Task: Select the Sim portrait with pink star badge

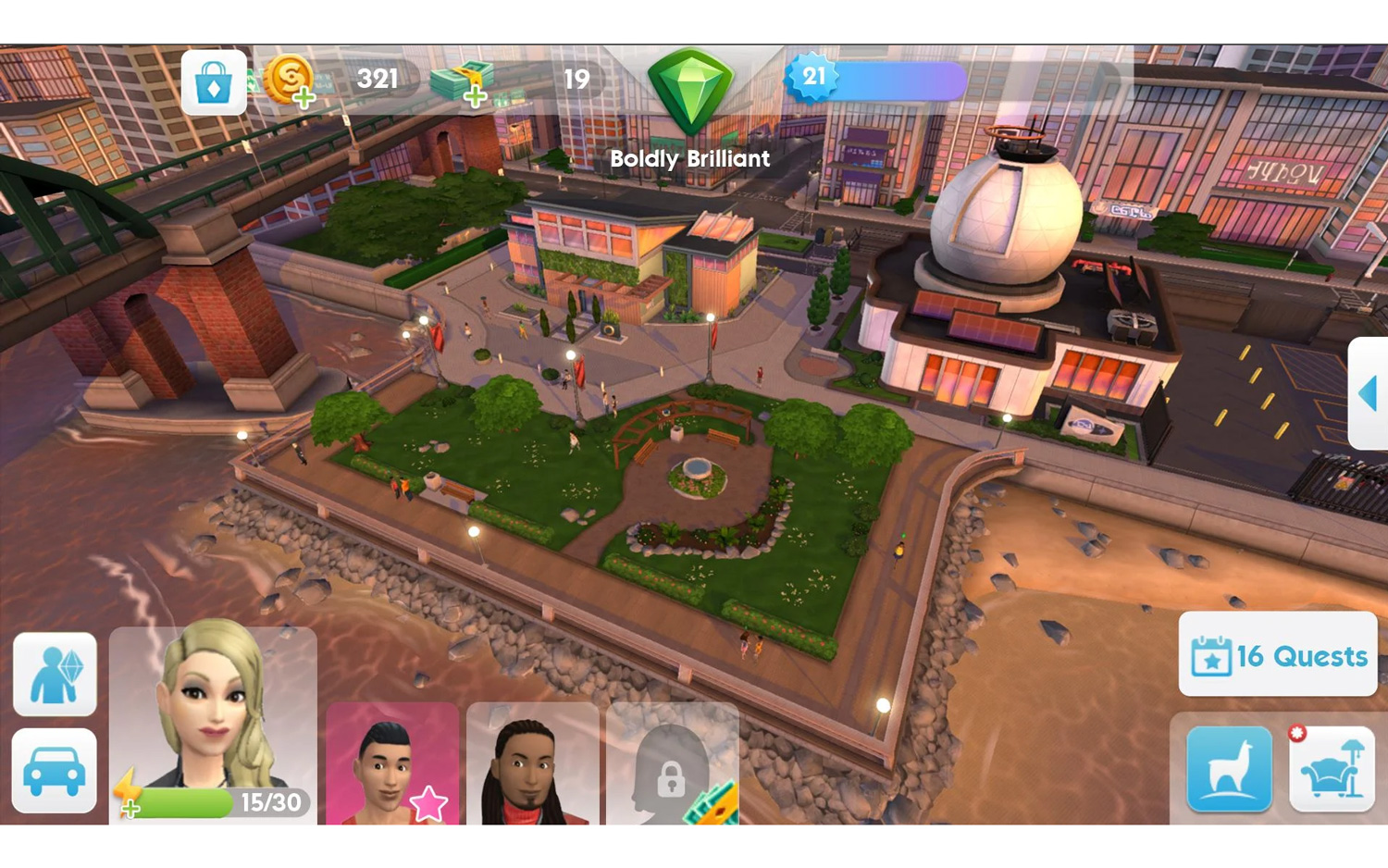Action: click(392, 768)
